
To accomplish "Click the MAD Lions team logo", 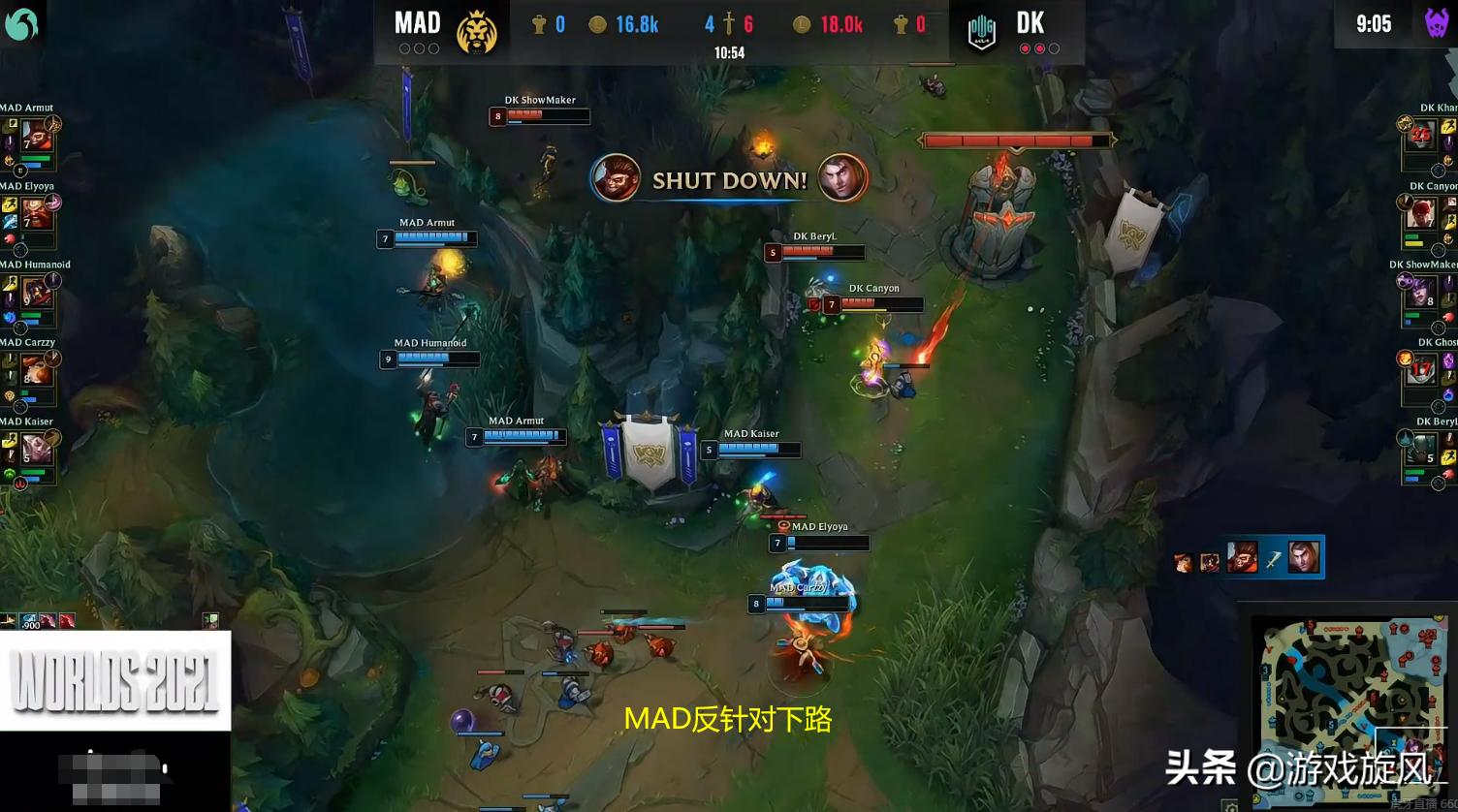I will click(477, 32).
